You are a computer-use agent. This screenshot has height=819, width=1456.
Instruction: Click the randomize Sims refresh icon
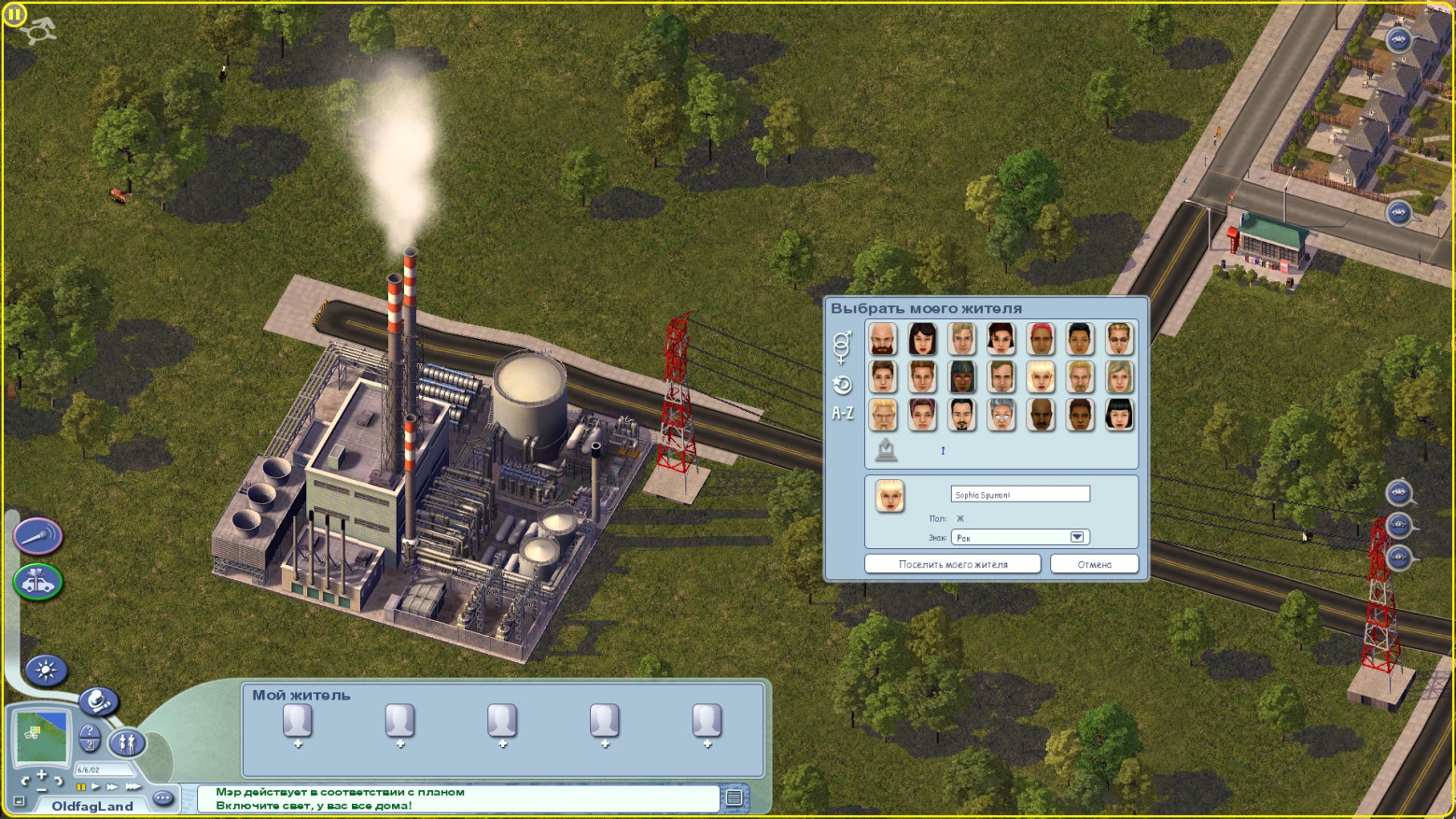point(842,384)
